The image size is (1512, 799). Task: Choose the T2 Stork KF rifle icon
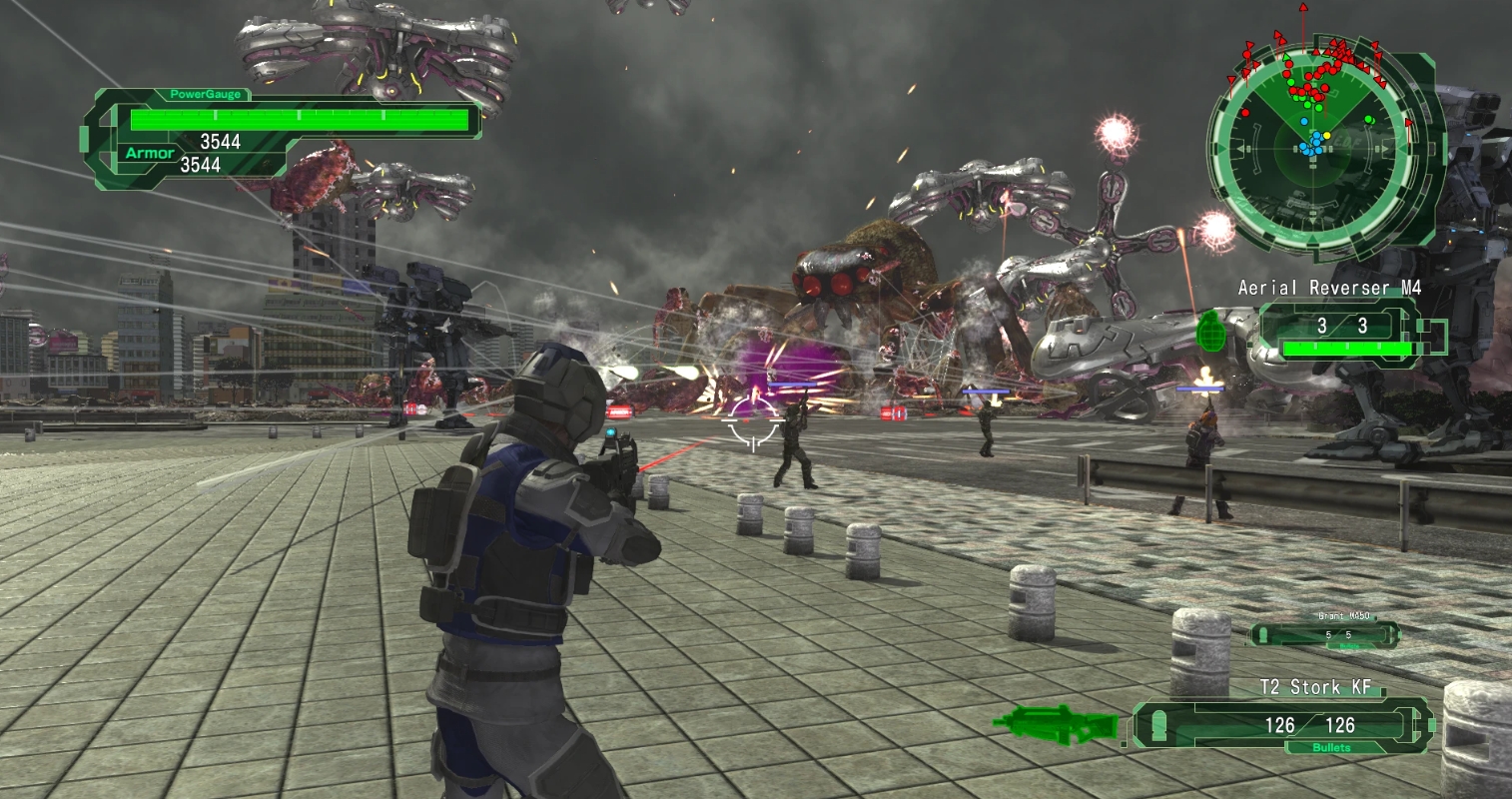coord(1057,721)
